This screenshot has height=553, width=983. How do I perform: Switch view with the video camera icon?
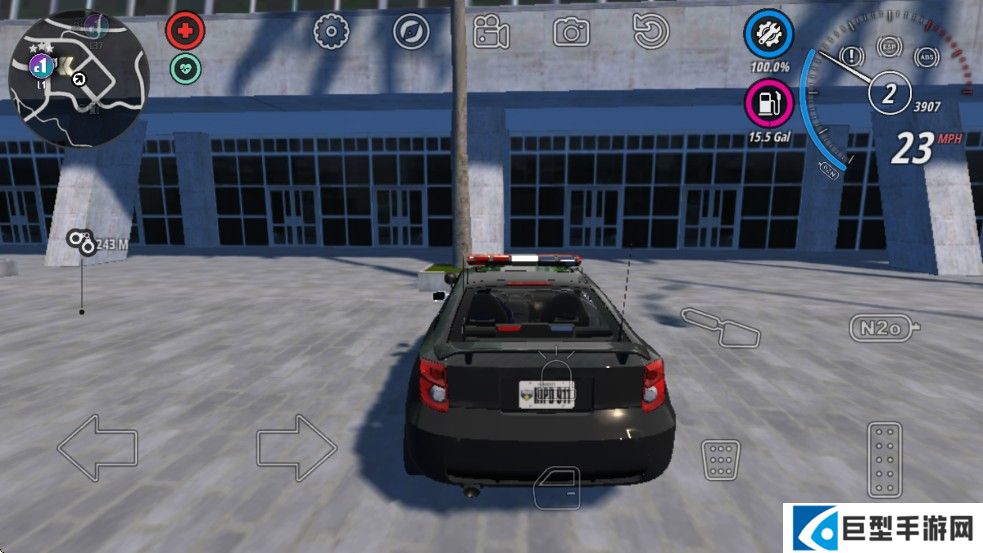[491, 32]
